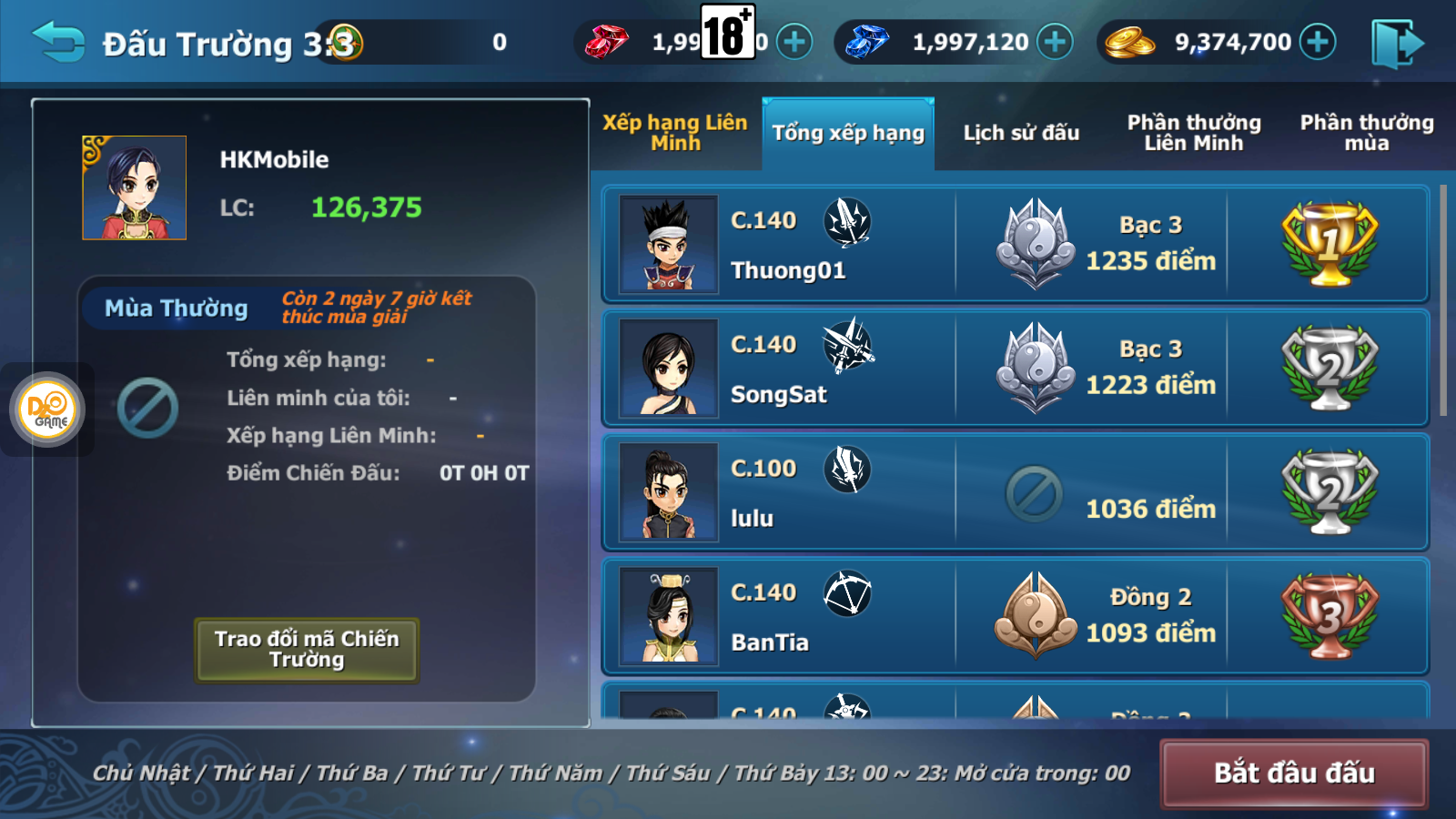Select the Tổng xếp hạng tab
1456x819 pixels.
click(x=848, y=134)
